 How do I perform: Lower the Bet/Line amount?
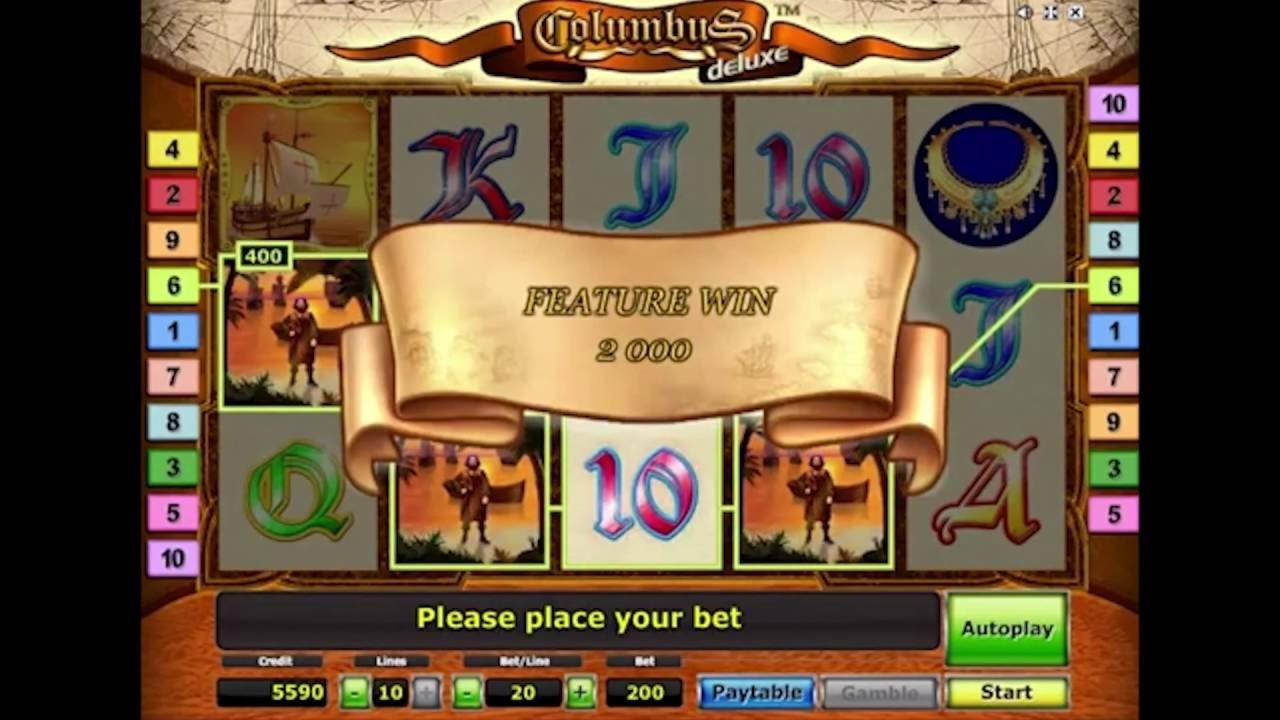click(467, 692)
